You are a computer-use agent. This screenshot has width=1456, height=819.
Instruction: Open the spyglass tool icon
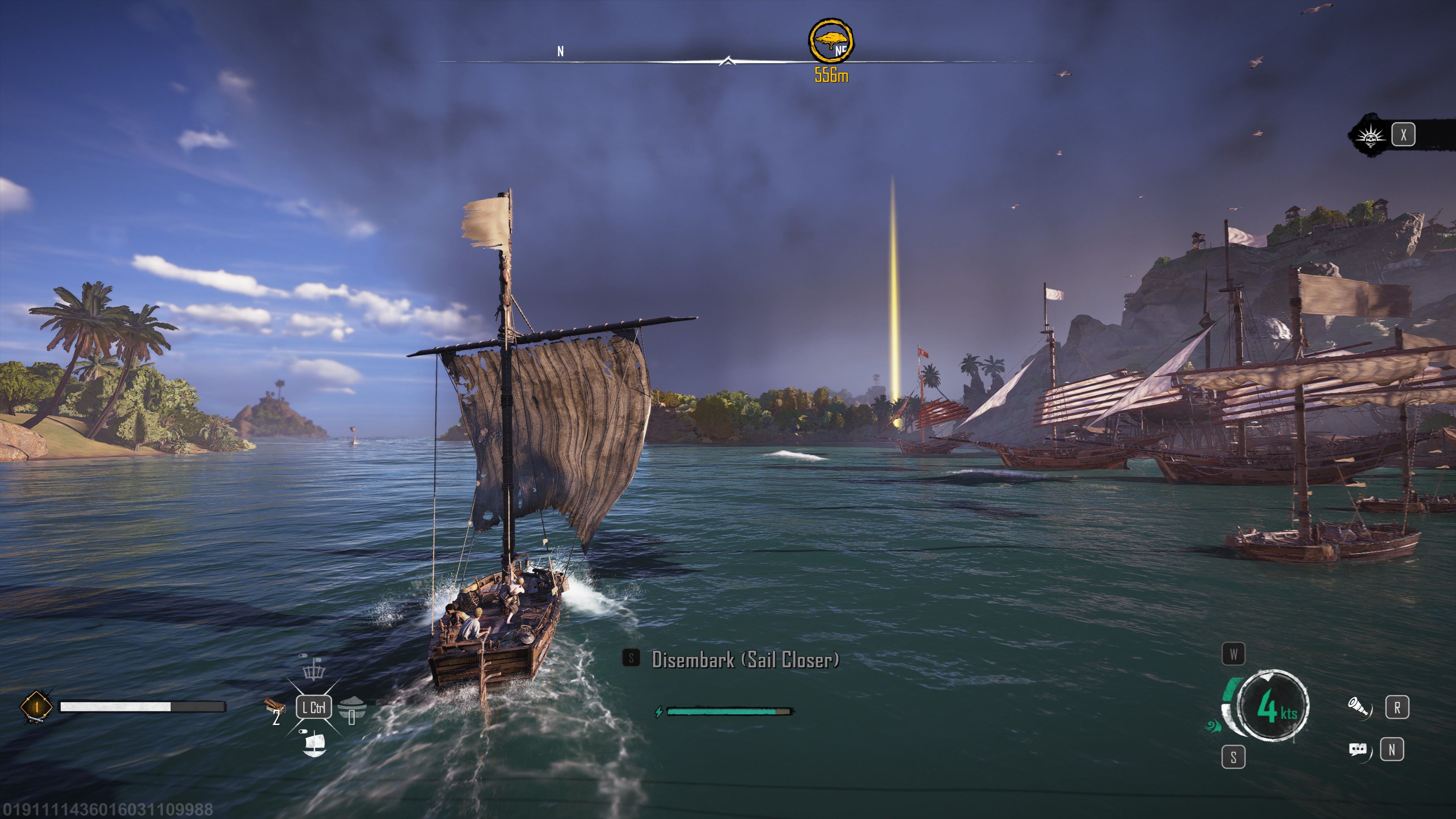pyautogui.click(x=1359, y=707)
